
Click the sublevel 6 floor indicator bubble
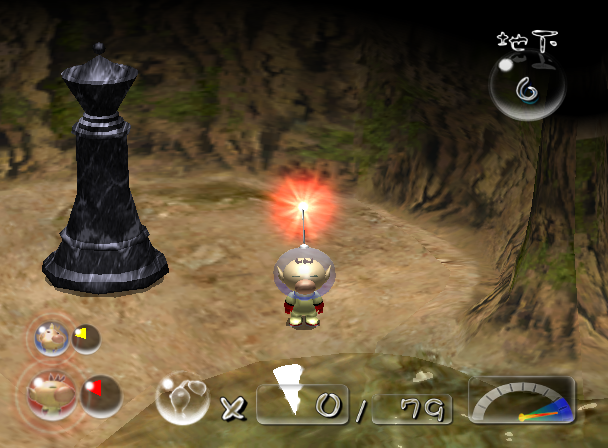527,88
